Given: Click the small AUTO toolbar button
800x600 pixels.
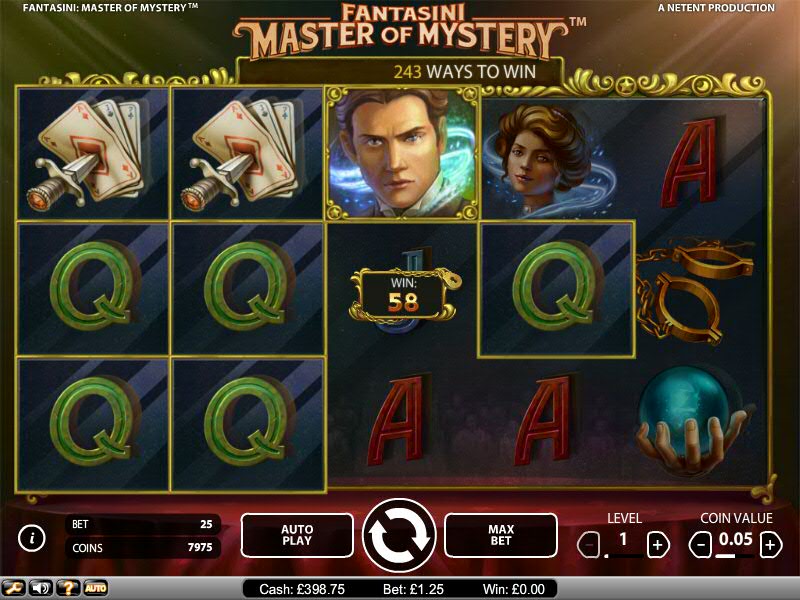Looking at the screenshot, I should click(95, 588).
